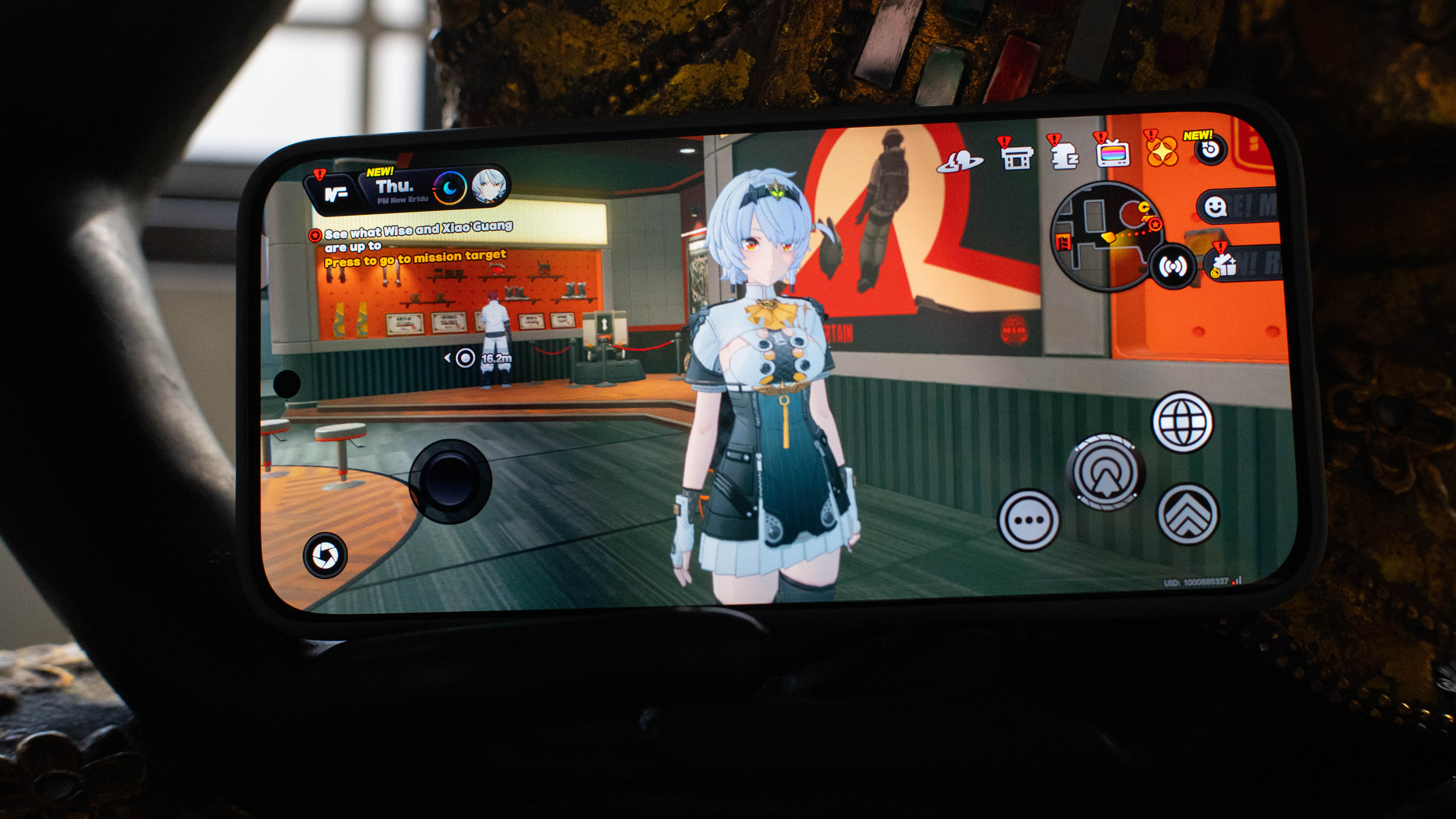The height and width of the screenshot is (819, 1456).
Task: Tap the circular arrow icon labeled NEW
Action: click(x=1210, y=150)
